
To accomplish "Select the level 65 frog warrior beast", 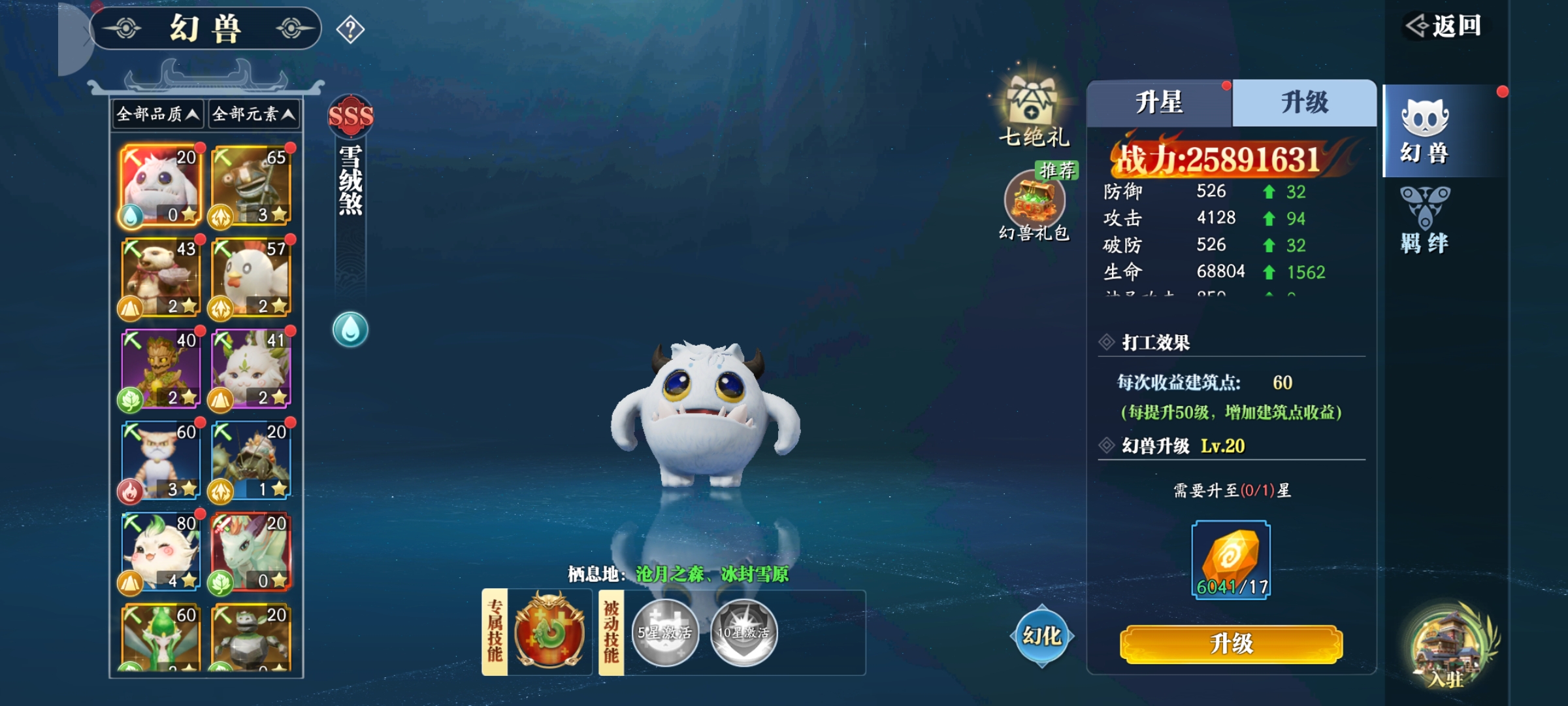I will click(x=251, y=186).
